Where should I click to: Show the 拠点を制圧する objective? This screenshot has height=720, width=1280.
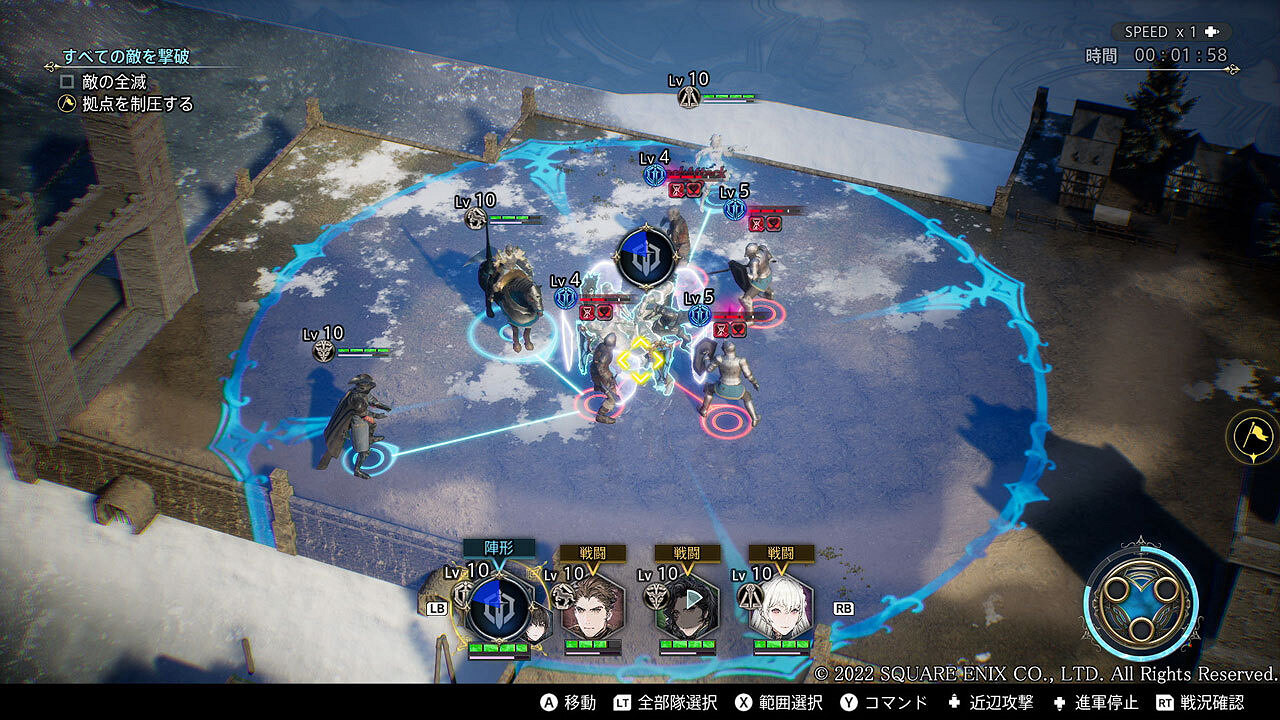pyautogui.click(x=140, y=104)
